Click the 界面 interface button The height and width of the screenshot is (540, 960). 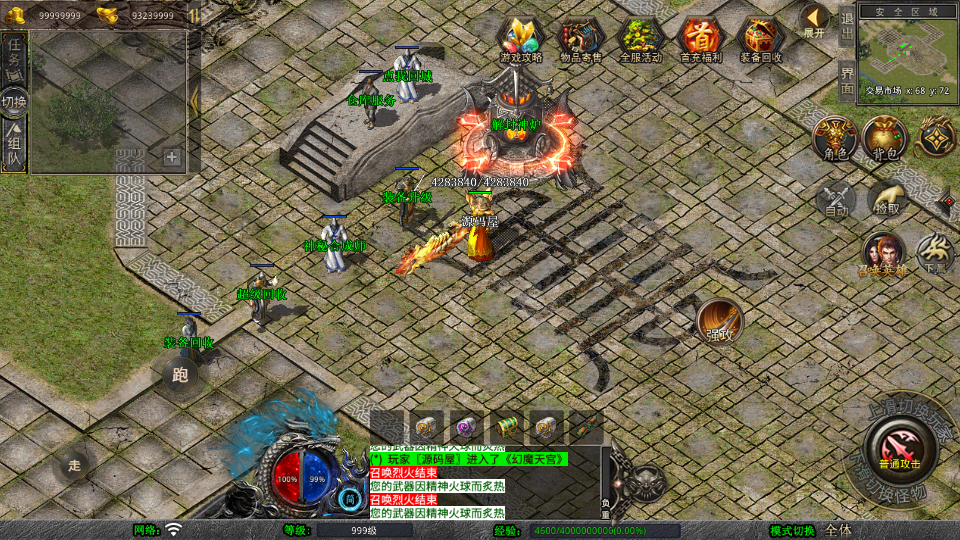point(847,80)
